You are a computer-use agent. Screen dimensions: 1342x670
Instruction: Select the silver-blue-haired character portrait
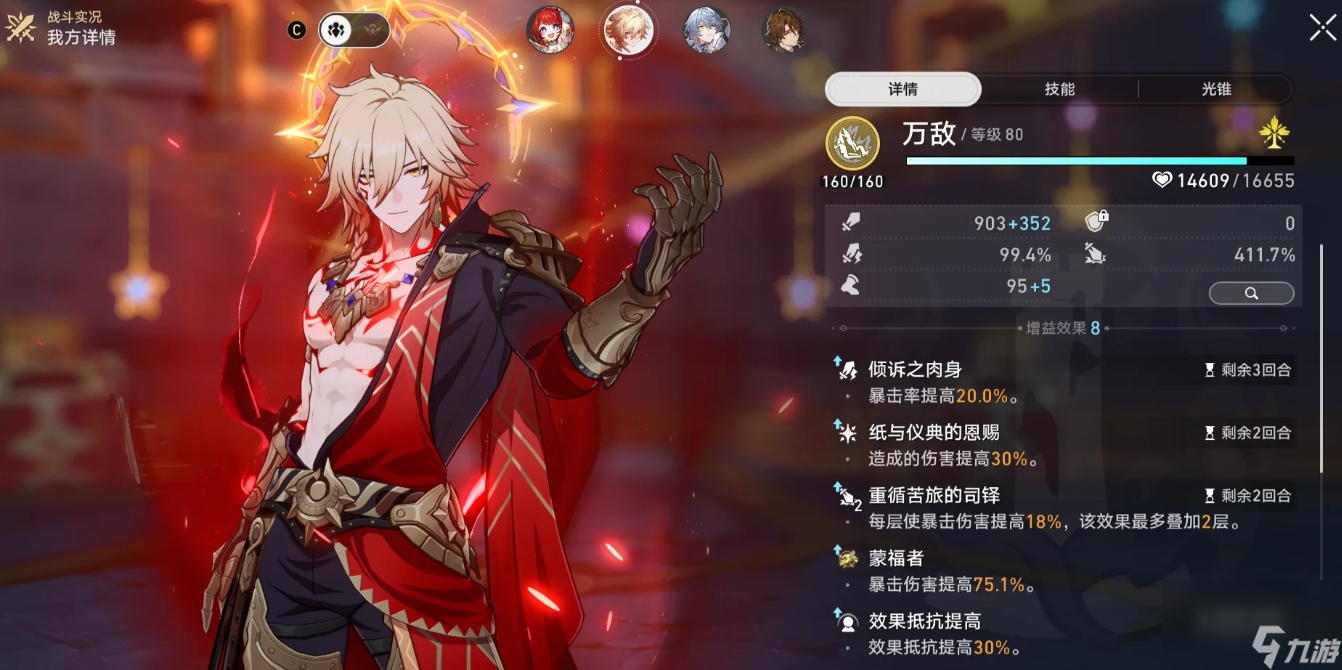(706, 30)
